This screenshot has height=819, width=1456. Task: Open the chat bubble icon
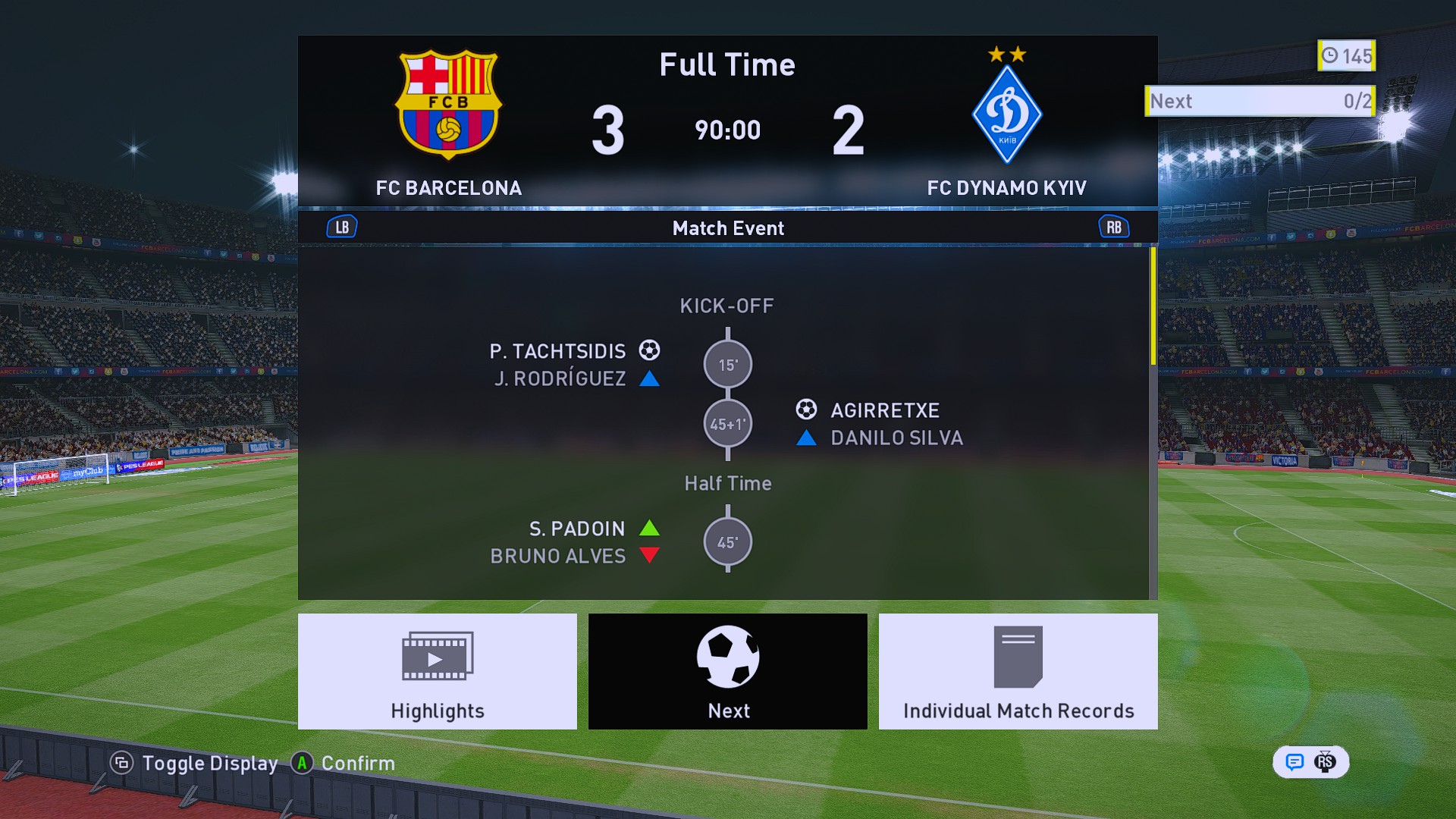[x=1294, y=762]
